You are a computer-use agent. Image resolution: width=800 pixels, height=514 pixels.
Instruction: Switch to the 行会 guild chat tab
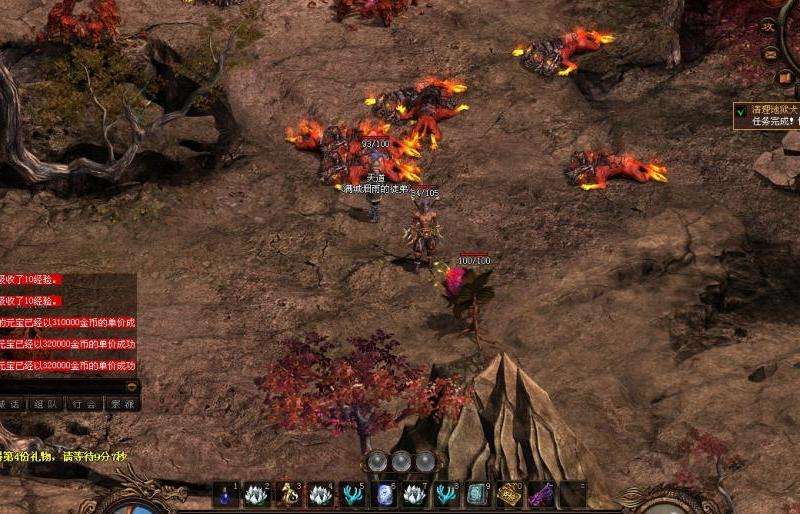[84, 405]
